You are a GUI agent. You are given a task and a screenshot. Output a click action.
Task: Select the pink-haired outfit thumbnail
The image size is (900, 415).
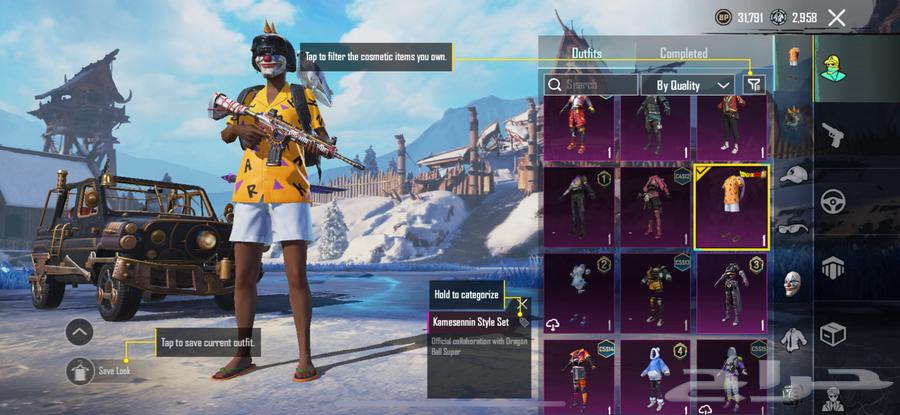point(655,207)
